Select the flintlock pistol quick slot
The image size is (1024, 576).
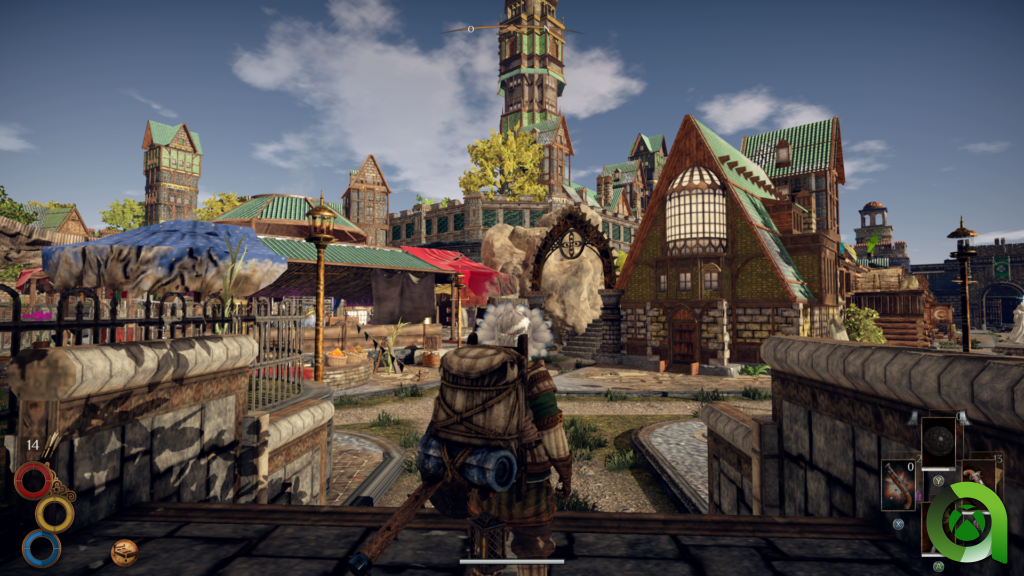coord(897,487)
